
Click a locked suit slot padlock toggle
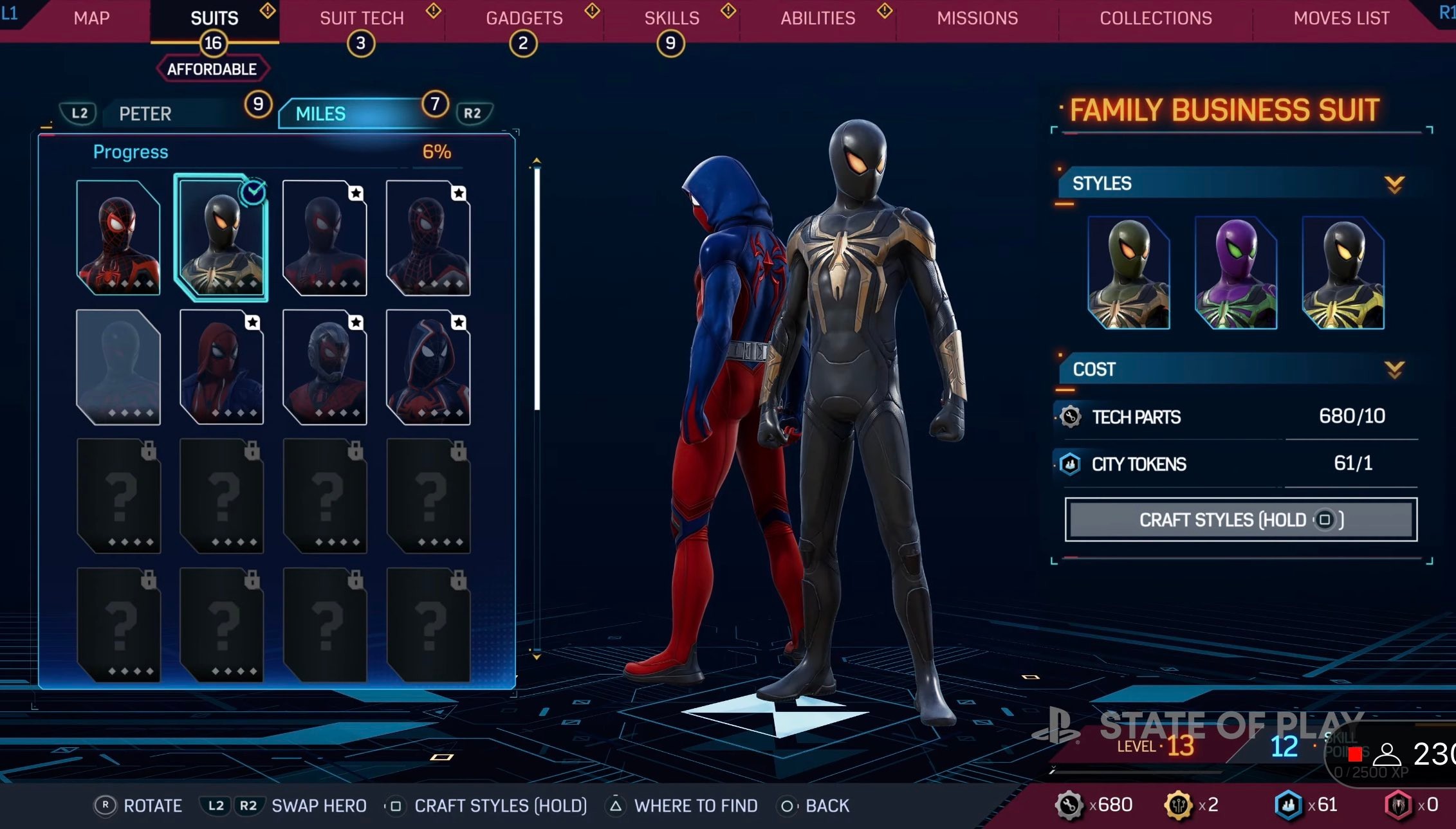[148, 451]
